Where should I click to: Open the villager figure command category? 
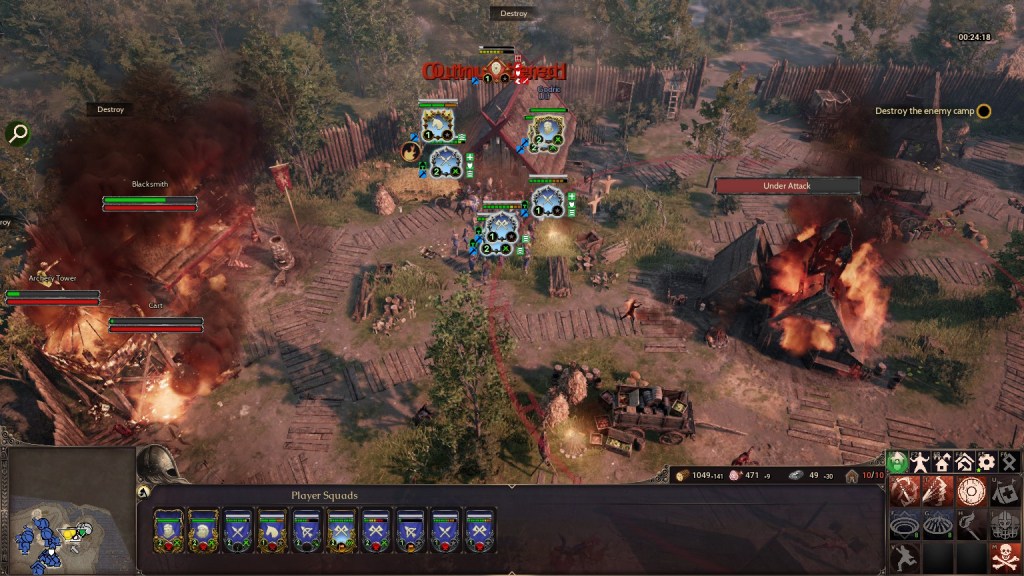pyautogui.click(x=920, y=462)
